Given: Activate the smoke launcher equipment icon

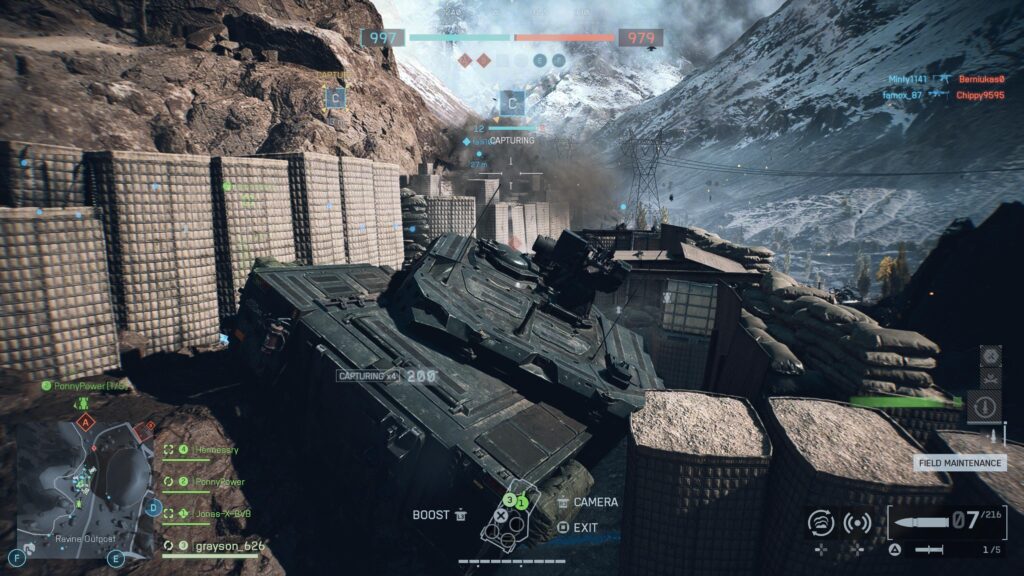Looking at the screenshot, I should (821, 523).
